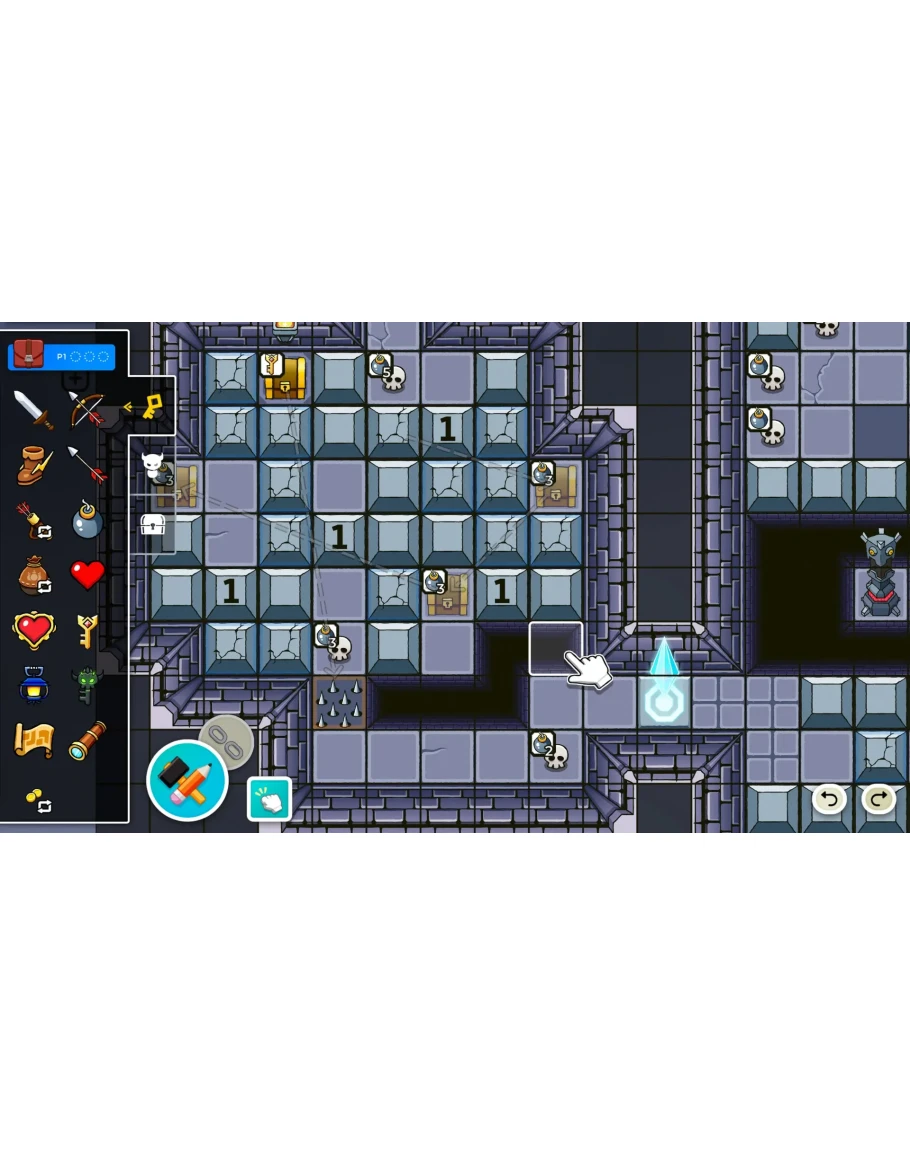
Task: Pick the bow and arrow item
Action: click(x=87, y=410)
